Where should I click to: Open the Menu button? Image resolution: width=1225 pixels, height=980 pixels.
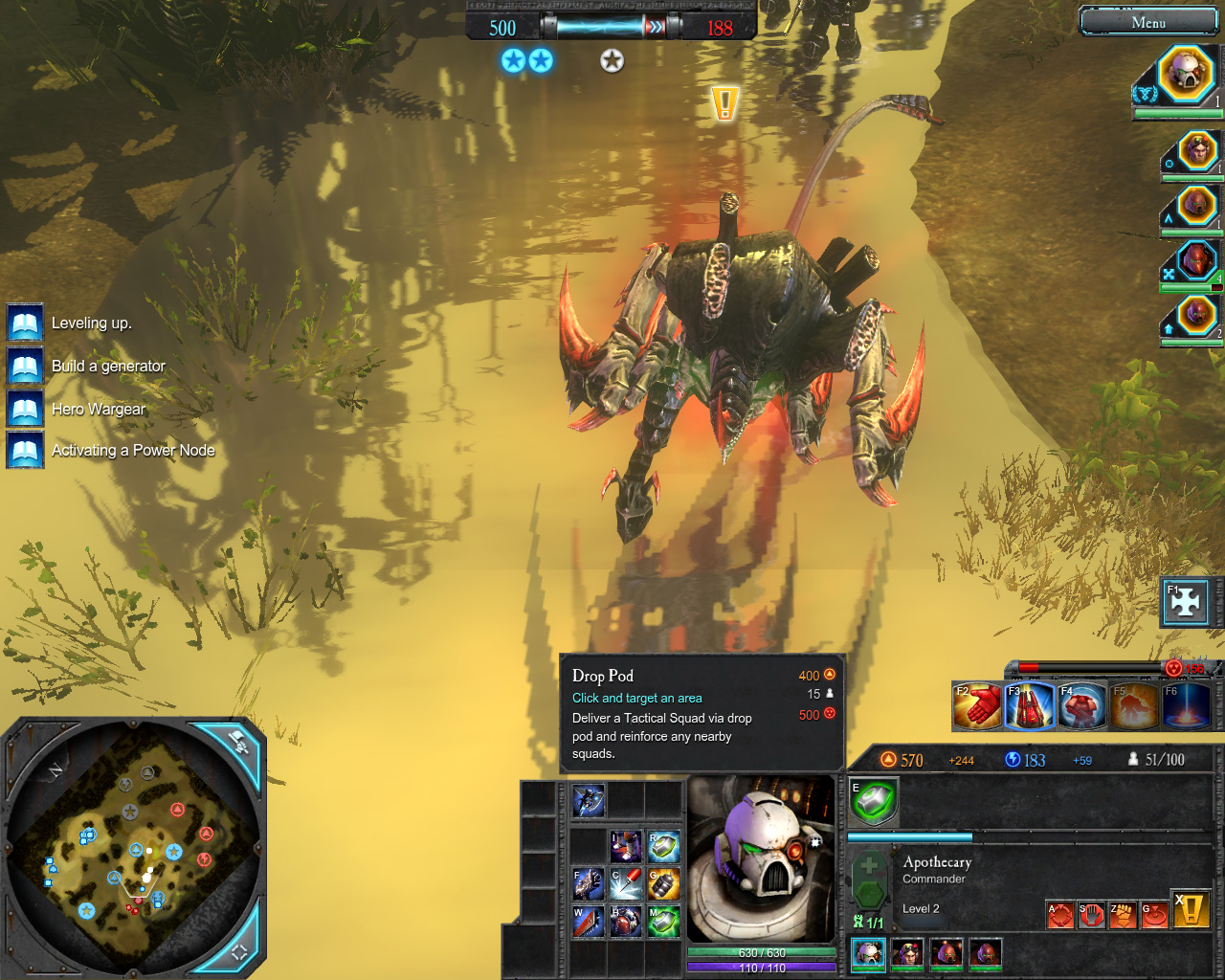(x=1147, y=22)
